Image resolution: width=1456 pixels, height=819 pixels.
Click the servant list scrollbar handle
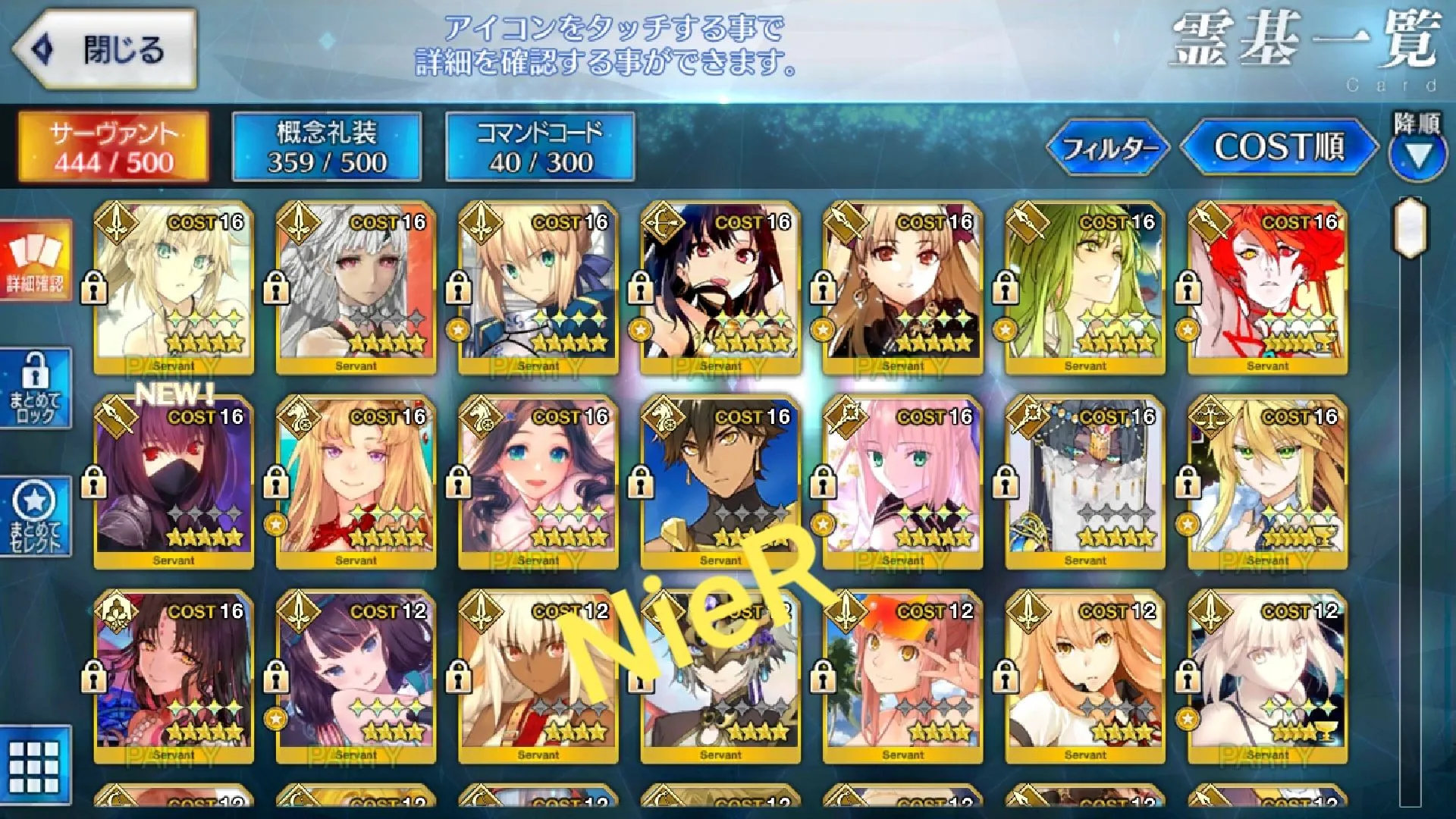coord(1410,227)
